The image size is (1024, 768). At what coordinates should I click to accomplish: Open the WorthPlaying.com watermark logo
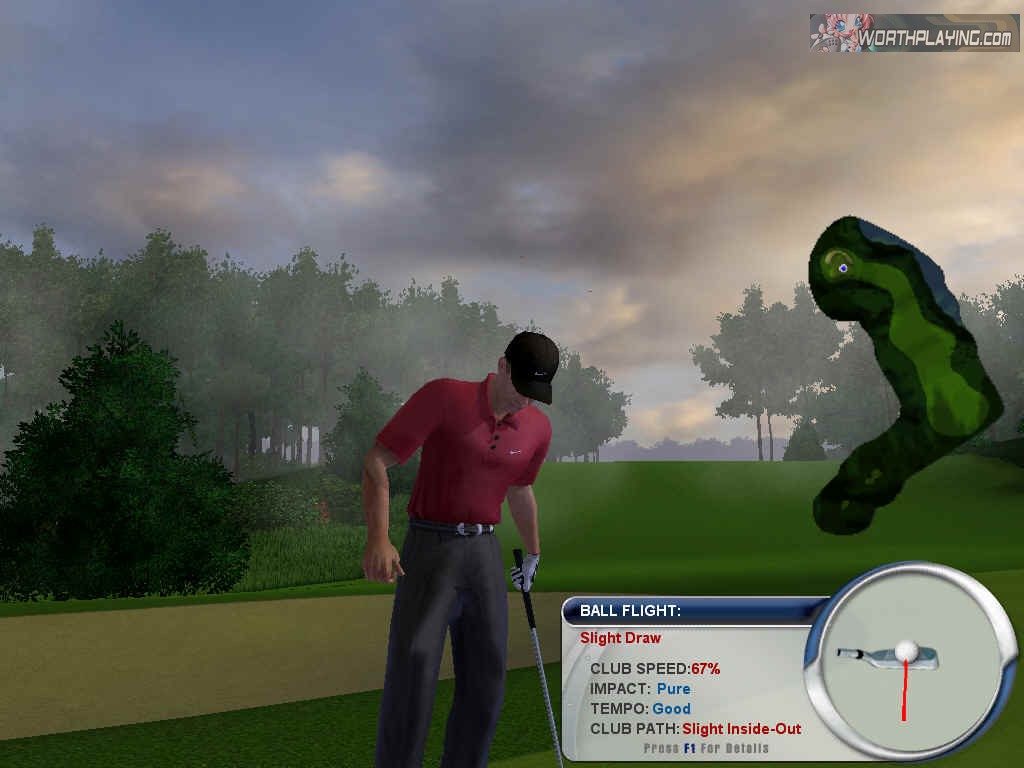point(913,33)
